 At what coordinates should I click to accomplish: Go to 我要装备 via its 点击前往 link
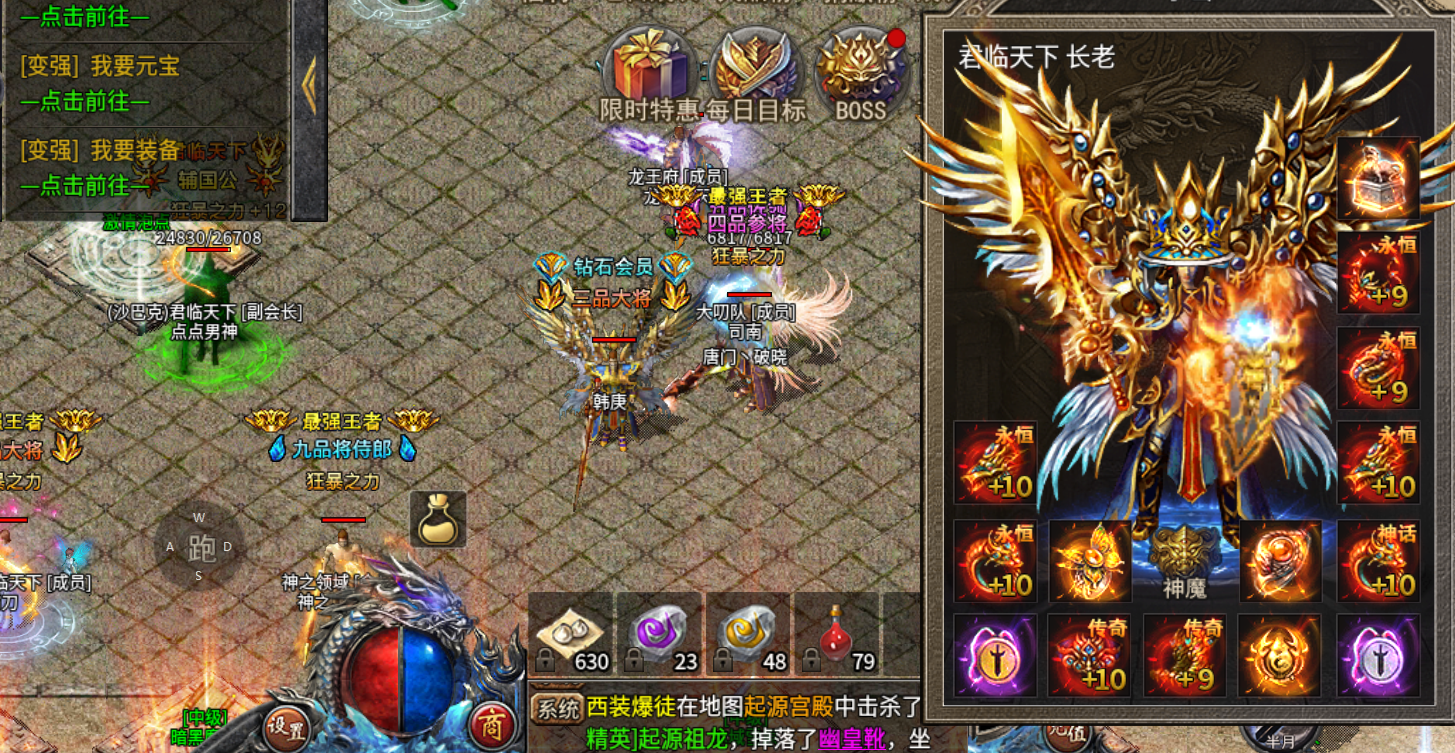click(x=85, y=186)
